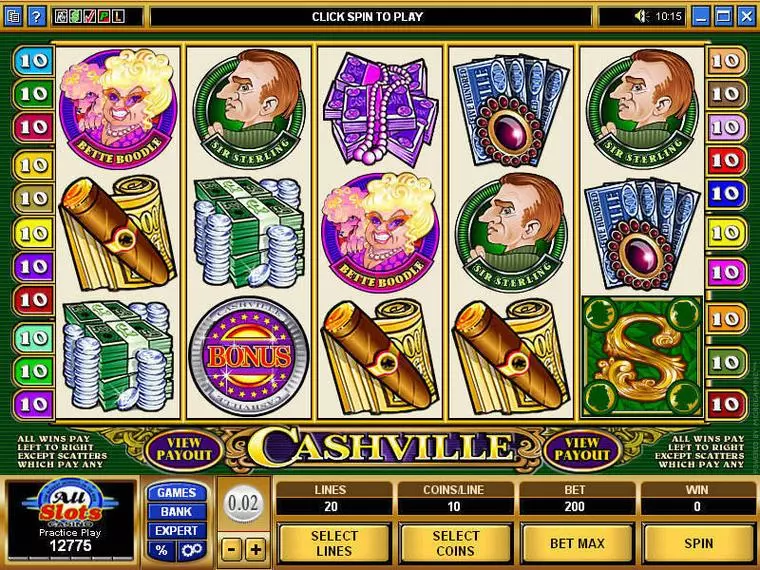Open the BANK page
Image resolution: width=760 pixels, height=570 pixels.
point(177,512)
